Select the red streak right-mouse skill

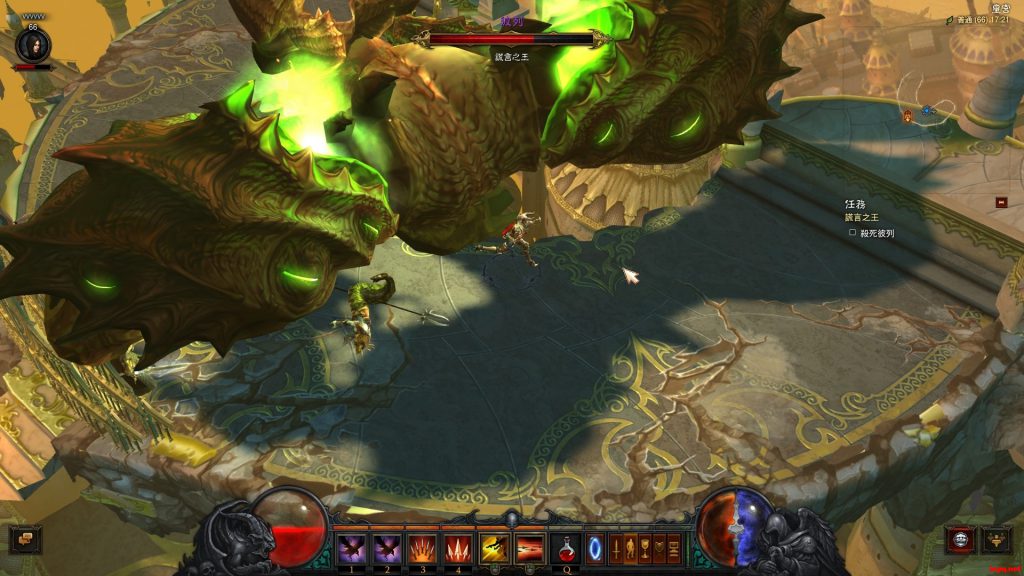[530, 547]
